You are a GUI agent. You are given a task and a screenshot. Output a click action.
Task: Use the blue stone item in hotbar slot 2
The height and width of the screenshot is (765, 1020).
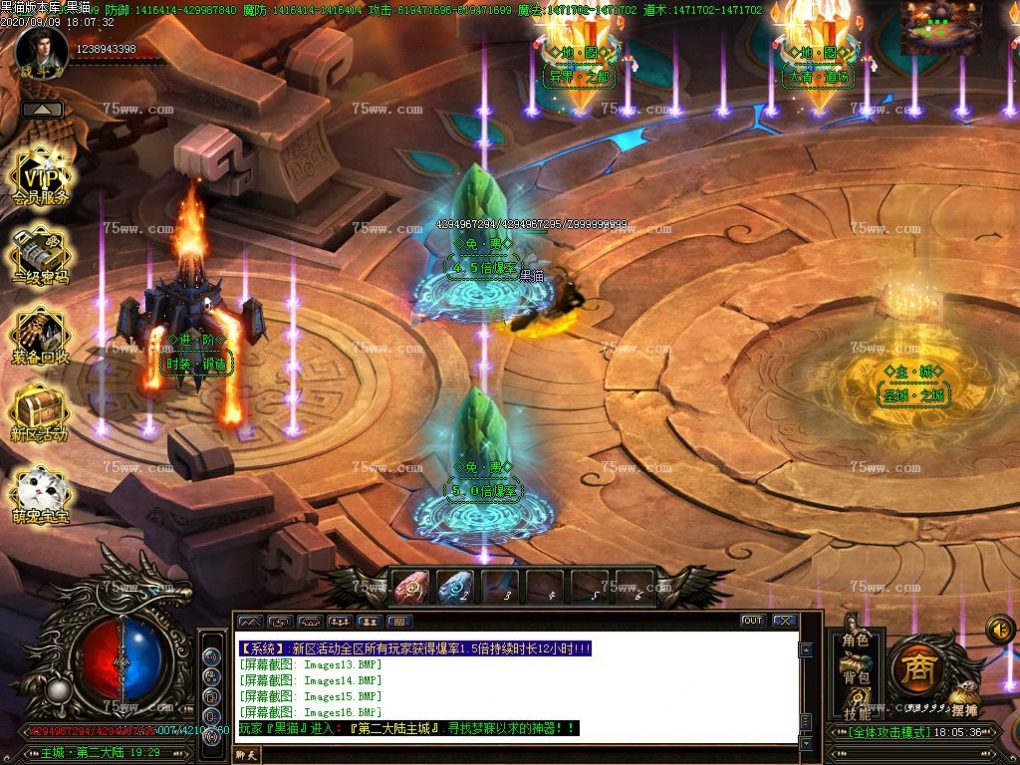pyautogui.click(x=455, y=587)
